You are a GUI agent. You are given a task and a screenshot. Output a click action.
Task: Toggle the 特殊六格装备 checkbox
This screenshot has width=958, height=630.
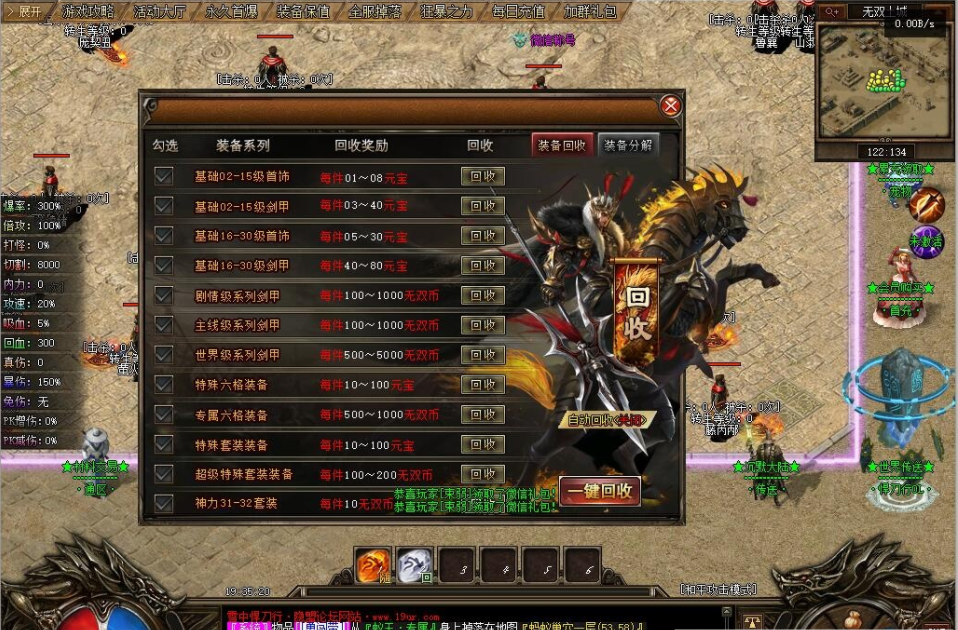point(164,385)
